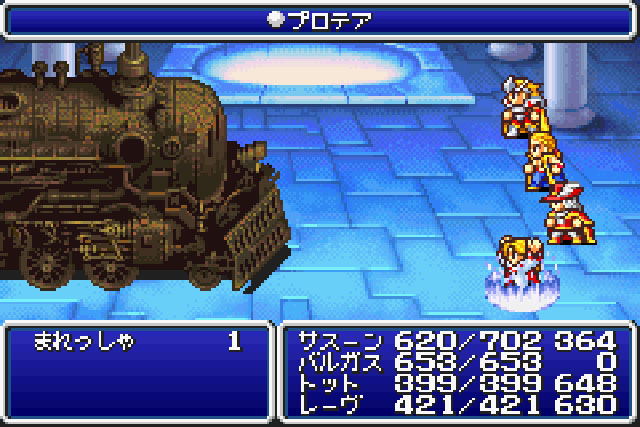This screenshot has height=427, width=640.
Task: Click レーヴ's party status row
Action: tap(458, 404)
